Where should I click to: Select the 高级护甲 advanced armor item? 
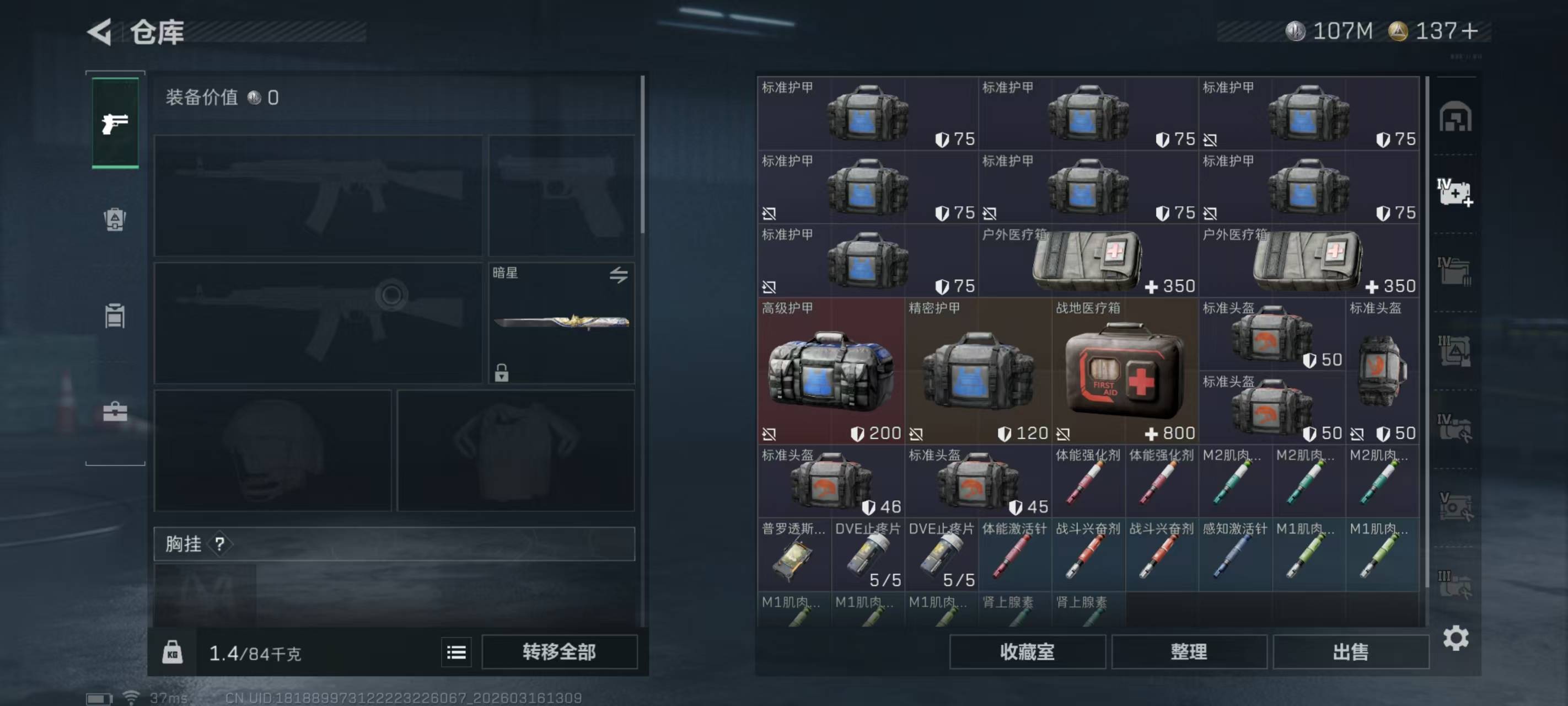830,371
